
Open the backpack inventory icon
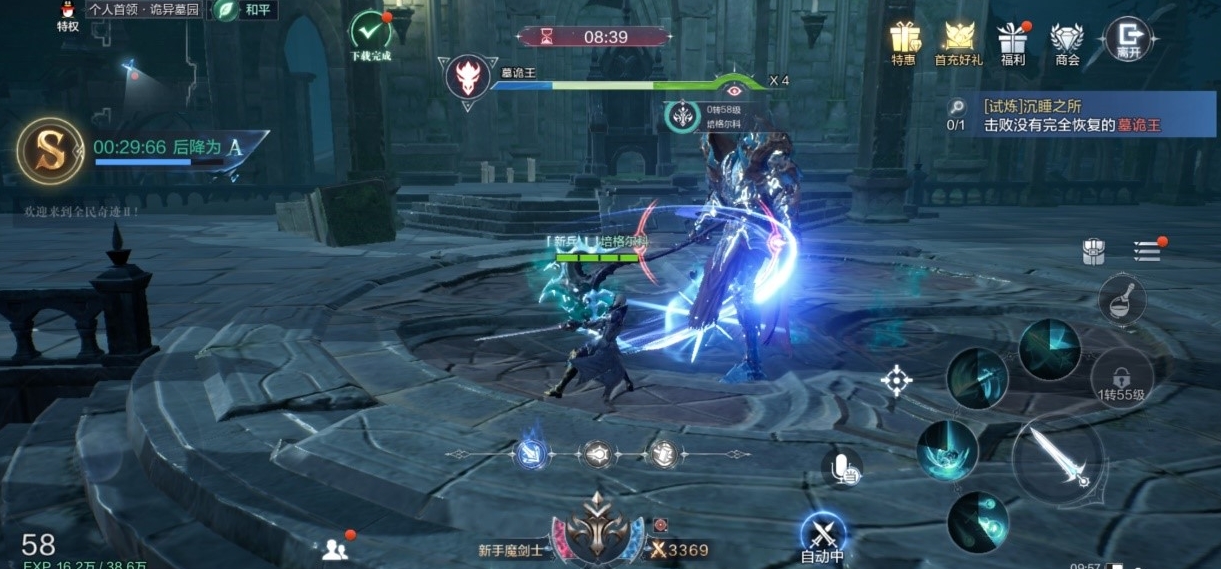pyautogui.click(x=1094, y=252)
